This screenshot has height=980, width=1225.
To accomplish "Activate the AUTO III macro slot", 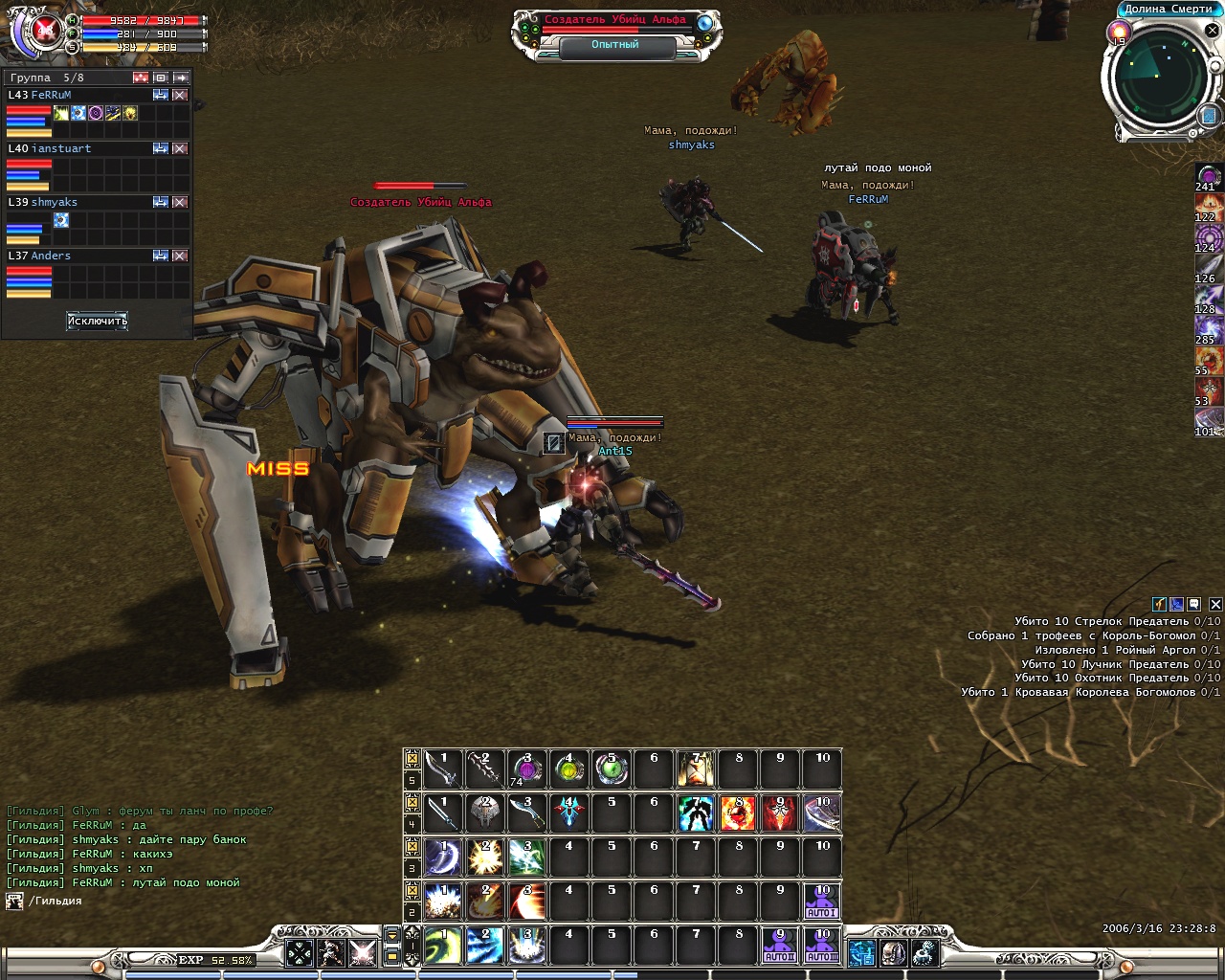I will pyautogui.click(x=821, y=945).
